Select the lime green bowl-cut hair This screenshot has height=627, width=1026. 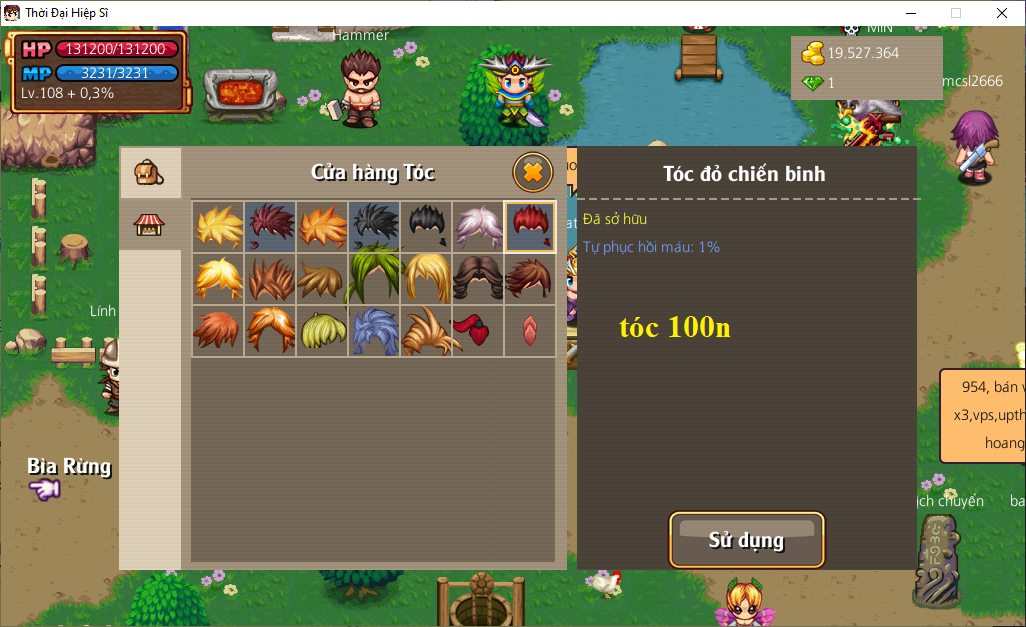(322, 330)
